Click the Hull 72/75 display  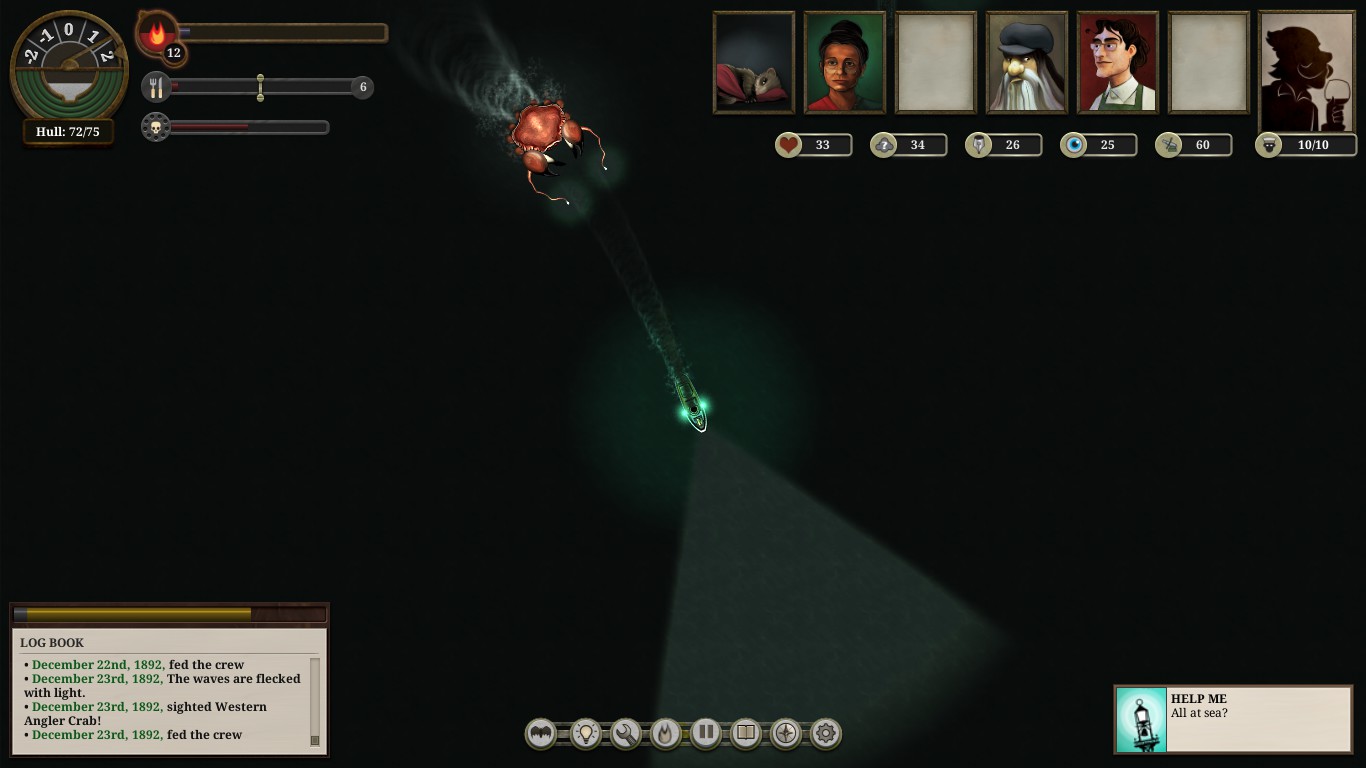(67, 130)
